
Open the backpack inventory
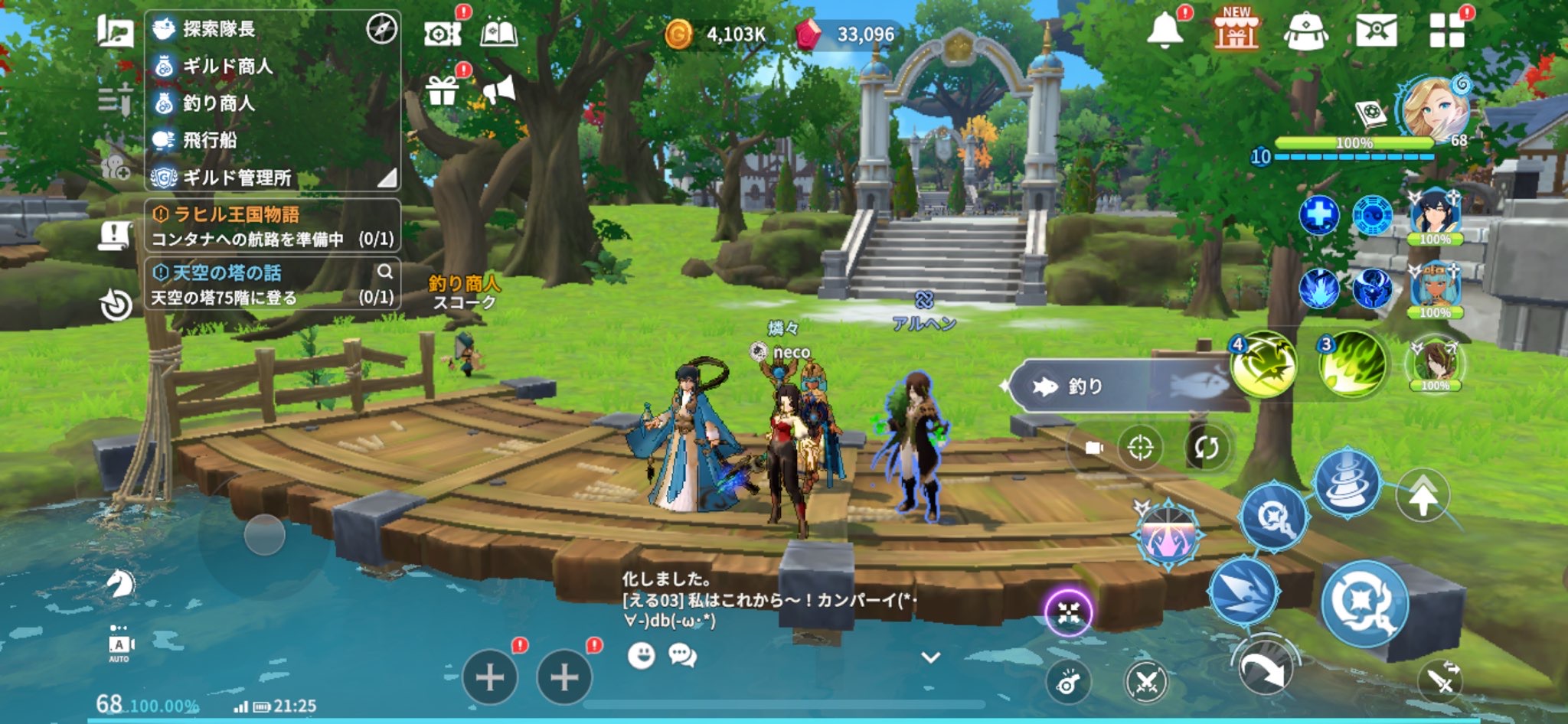pyautogui.click(x=1305, y=32)
